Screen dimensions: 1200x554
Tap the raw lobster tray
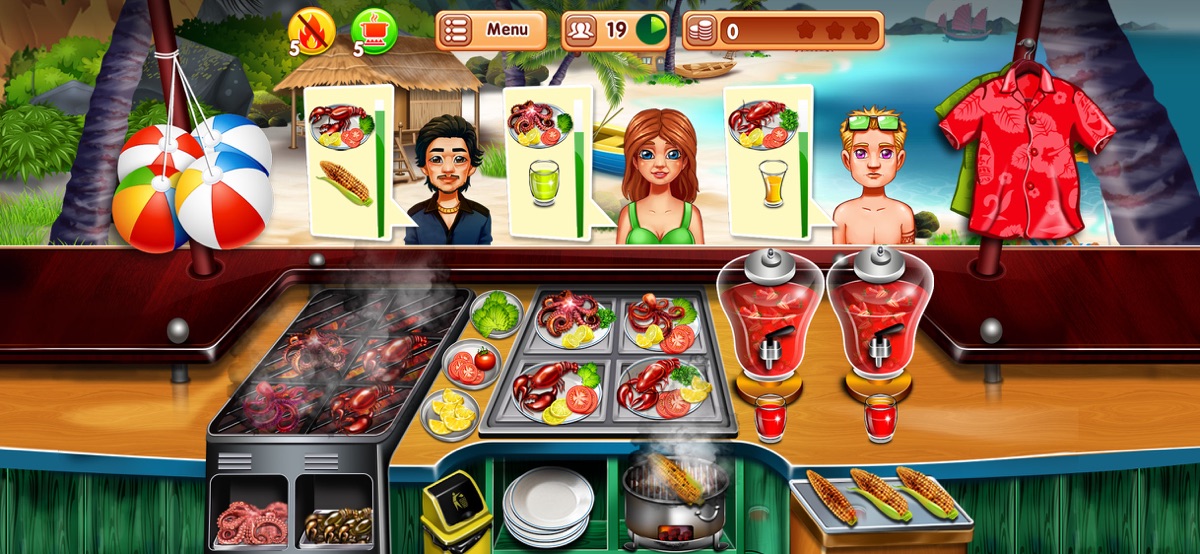(x=335, y=520)
